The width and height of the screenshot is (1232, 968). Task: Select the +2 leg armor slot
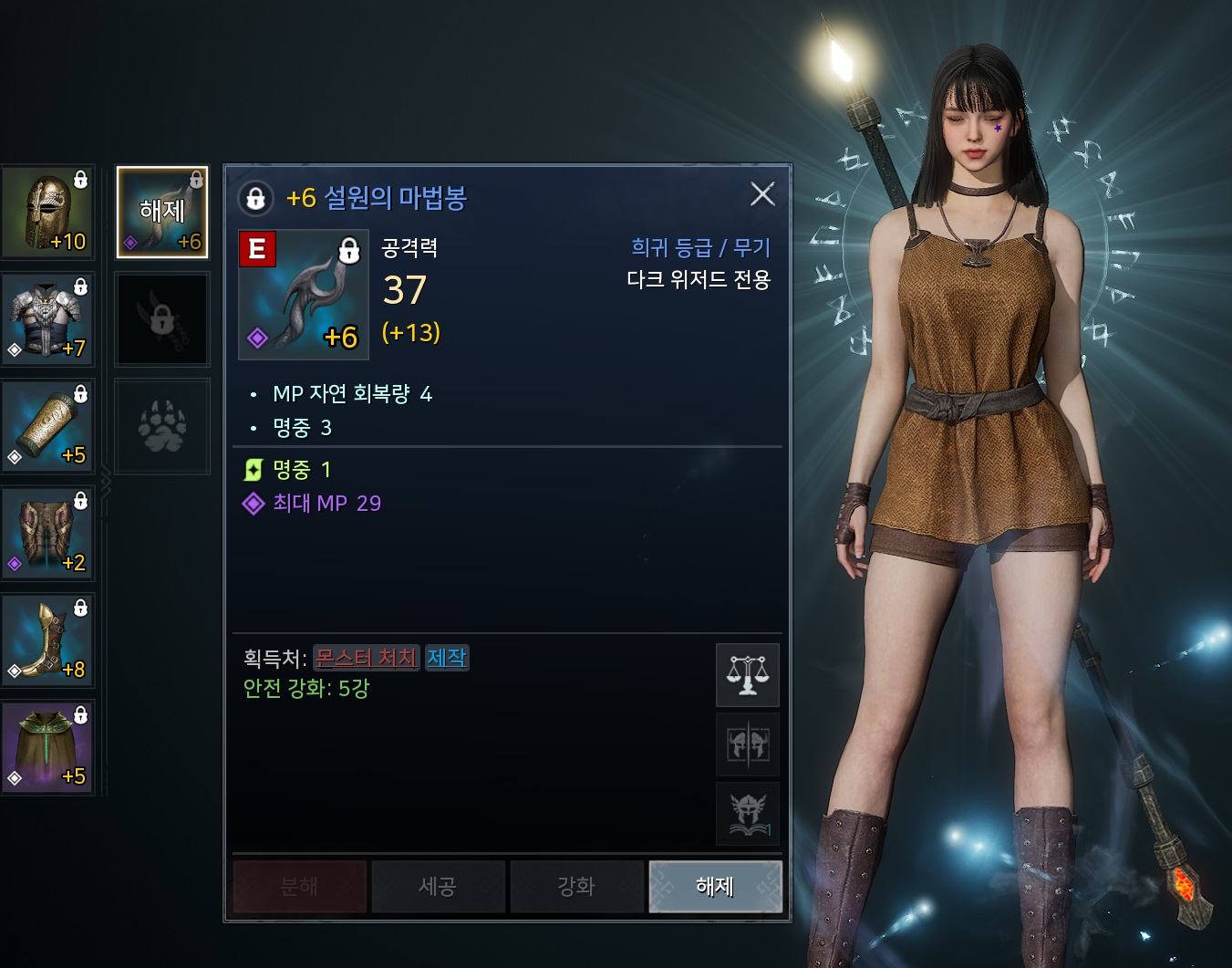(x=47, y=533)
